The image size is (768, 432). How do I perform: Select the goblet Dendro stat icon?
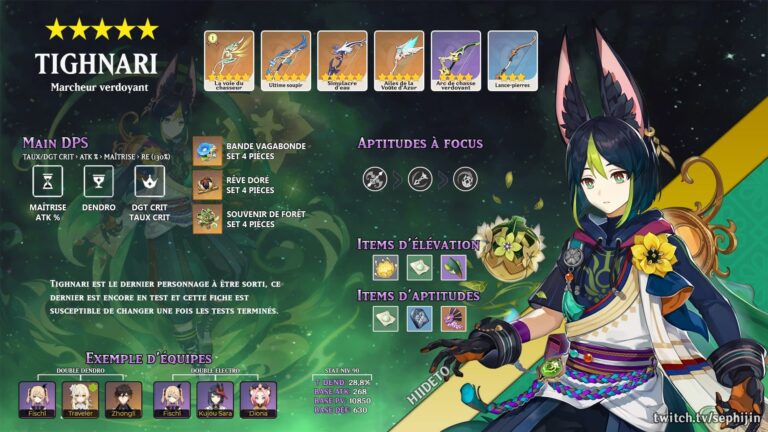[x=99, y=181]
